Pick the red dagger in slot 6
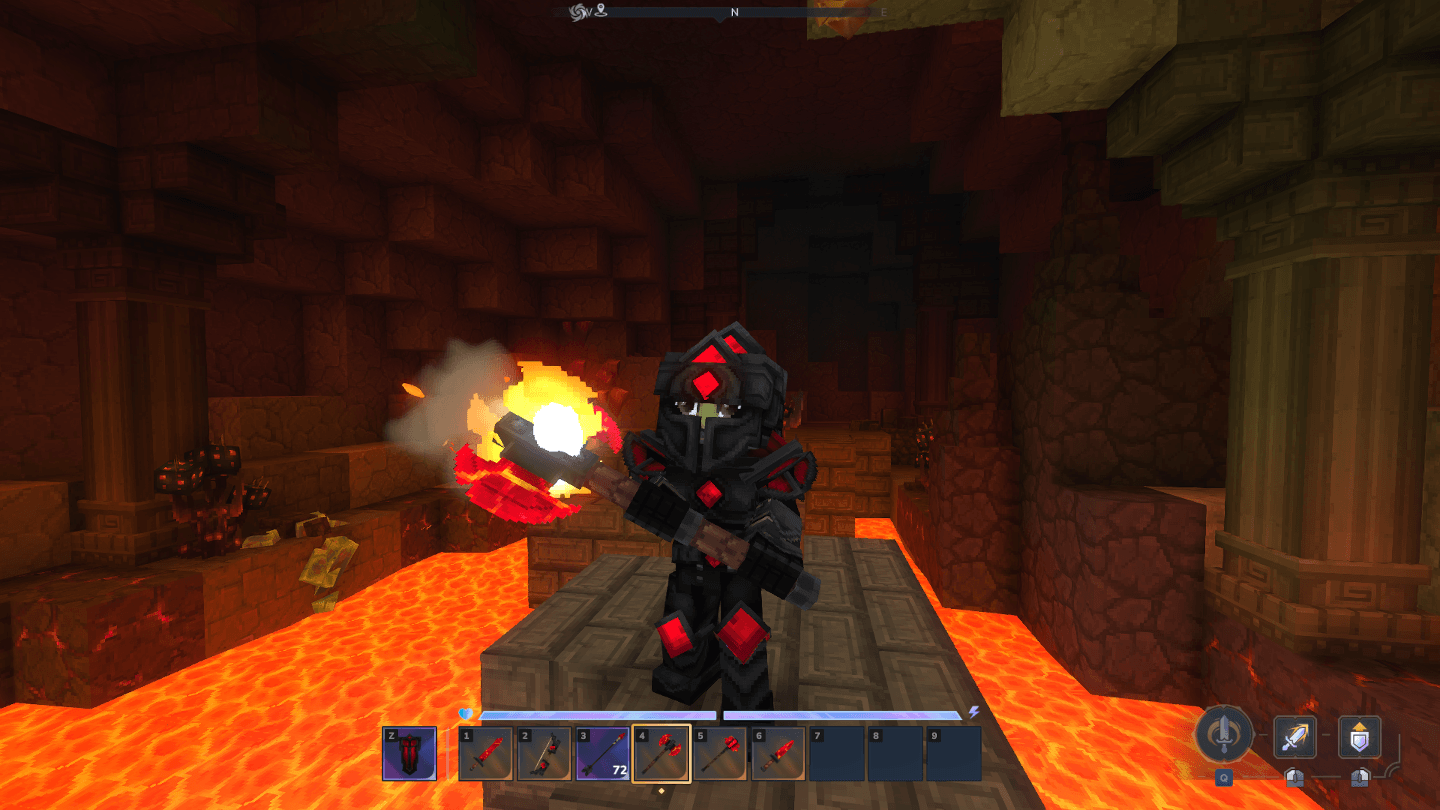 click(x=778, y=754)
